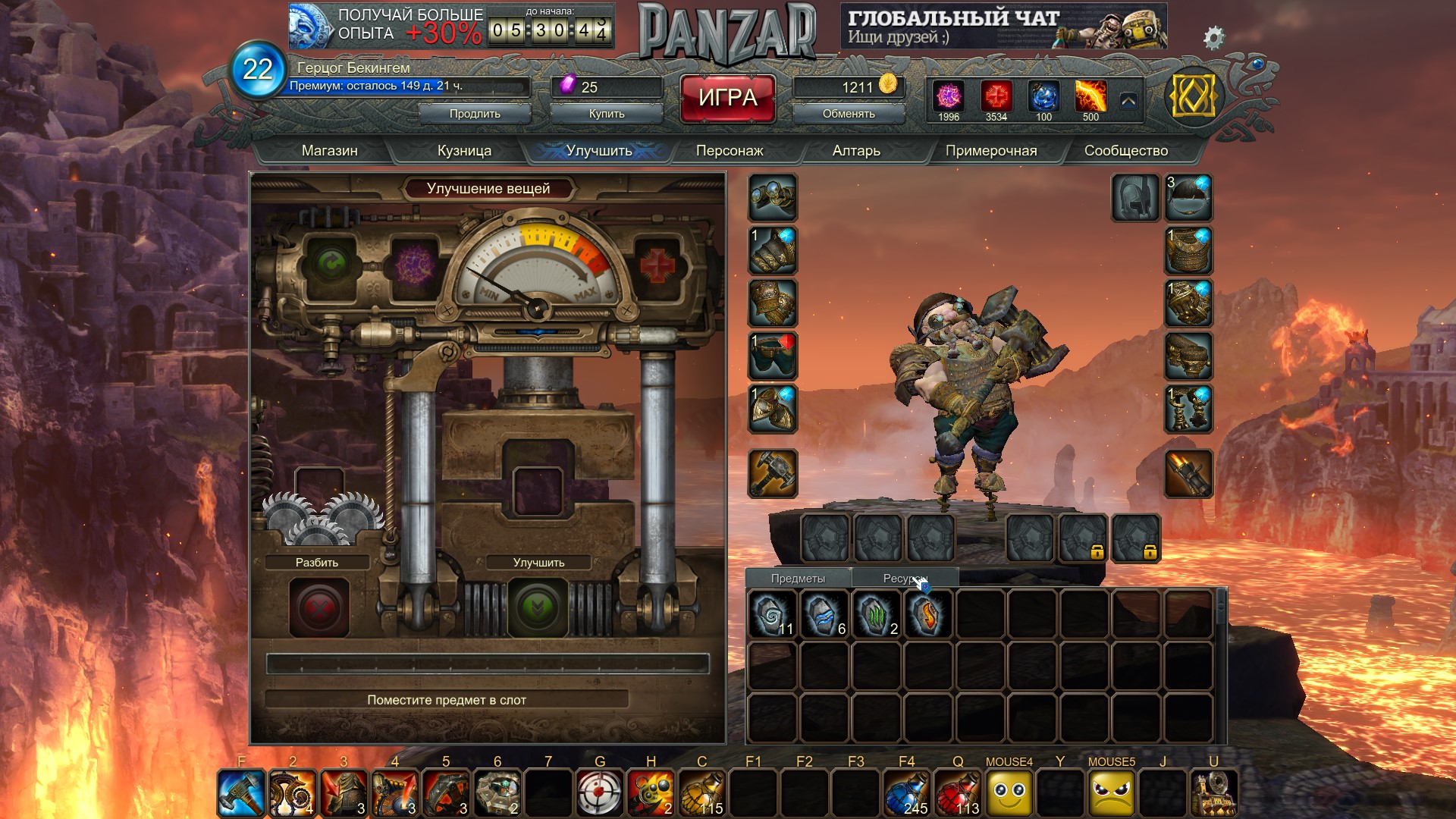Open the Сообщество community tab
The width and height of the screenshot is (1456, 819).
coord(1125,151)
